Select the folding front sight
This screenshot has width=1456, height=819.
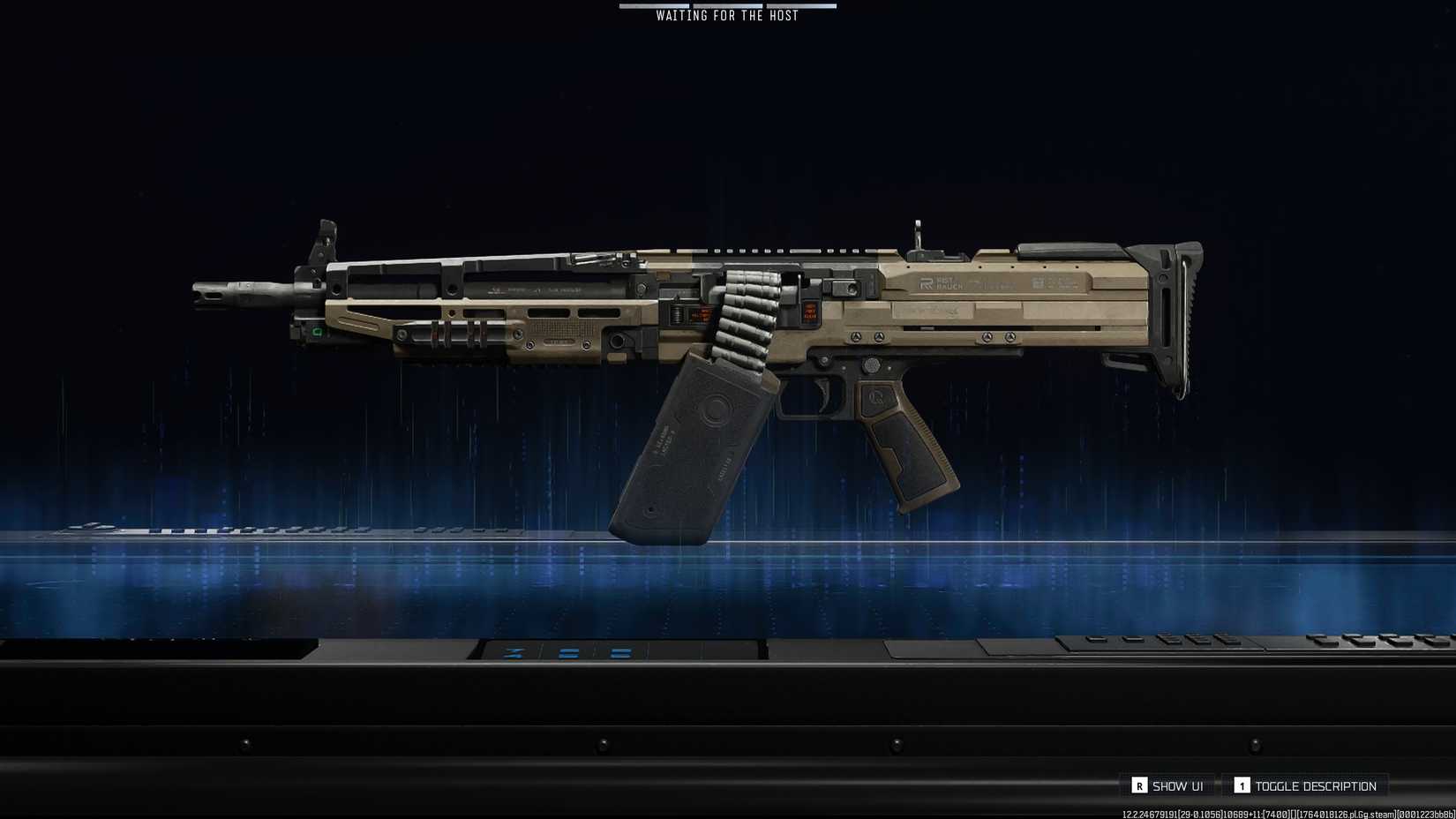[326, 237]
